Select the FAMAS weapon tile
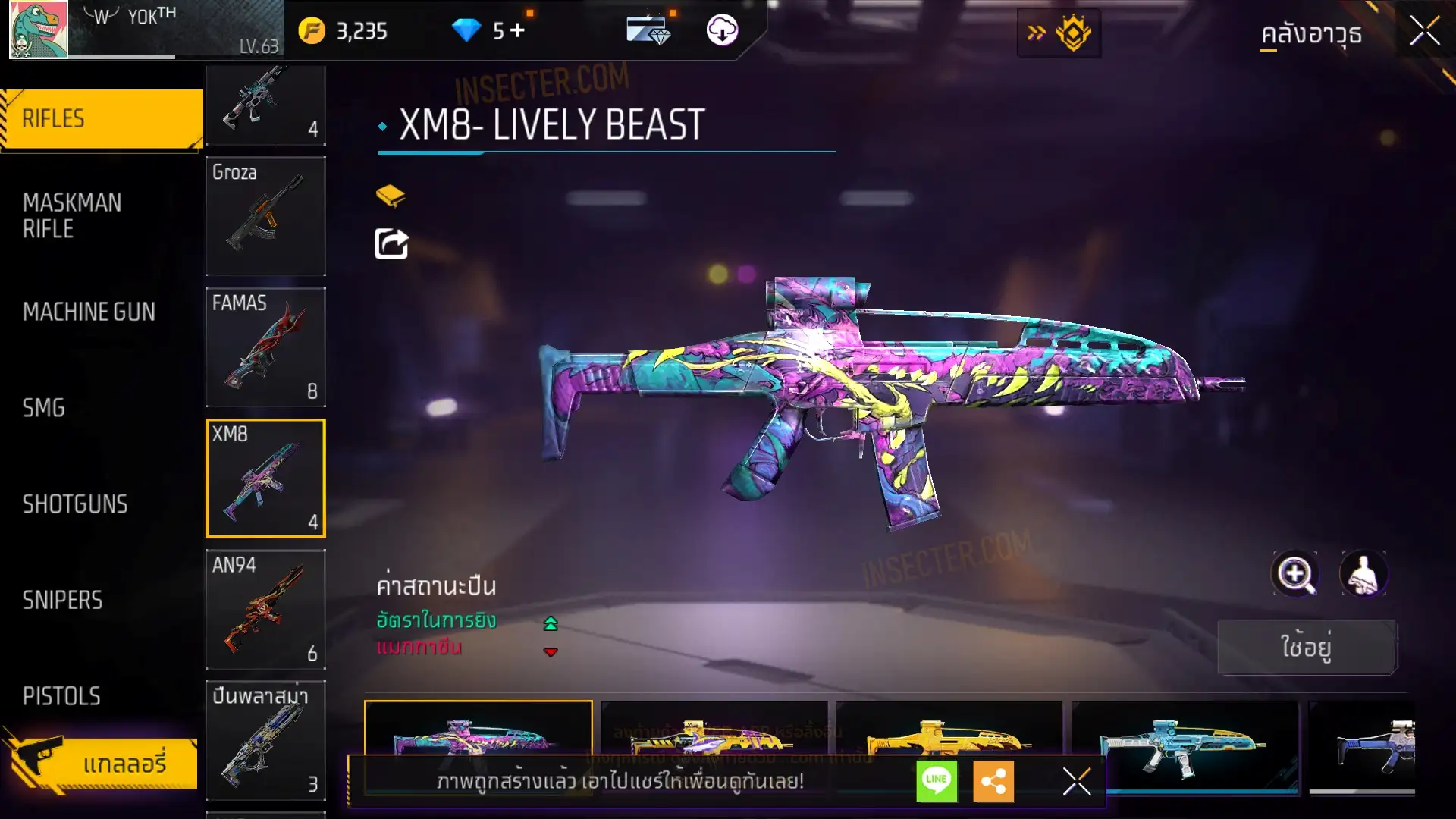This screenshot has height=819, width=1456. [x=265, y=347]
